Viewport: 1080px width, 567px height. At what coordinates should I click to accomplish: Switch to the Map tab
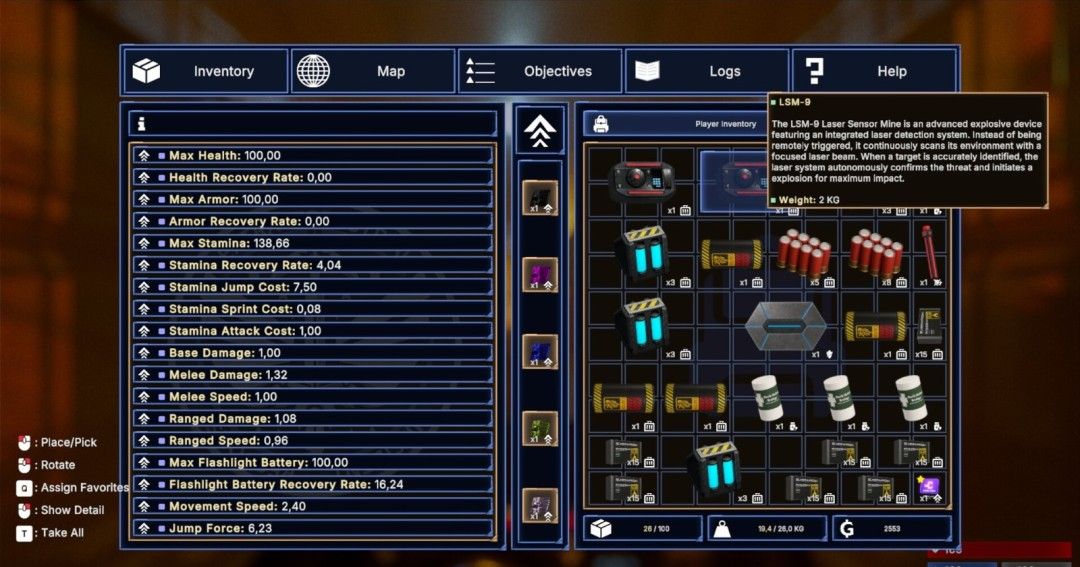point(373,71)
